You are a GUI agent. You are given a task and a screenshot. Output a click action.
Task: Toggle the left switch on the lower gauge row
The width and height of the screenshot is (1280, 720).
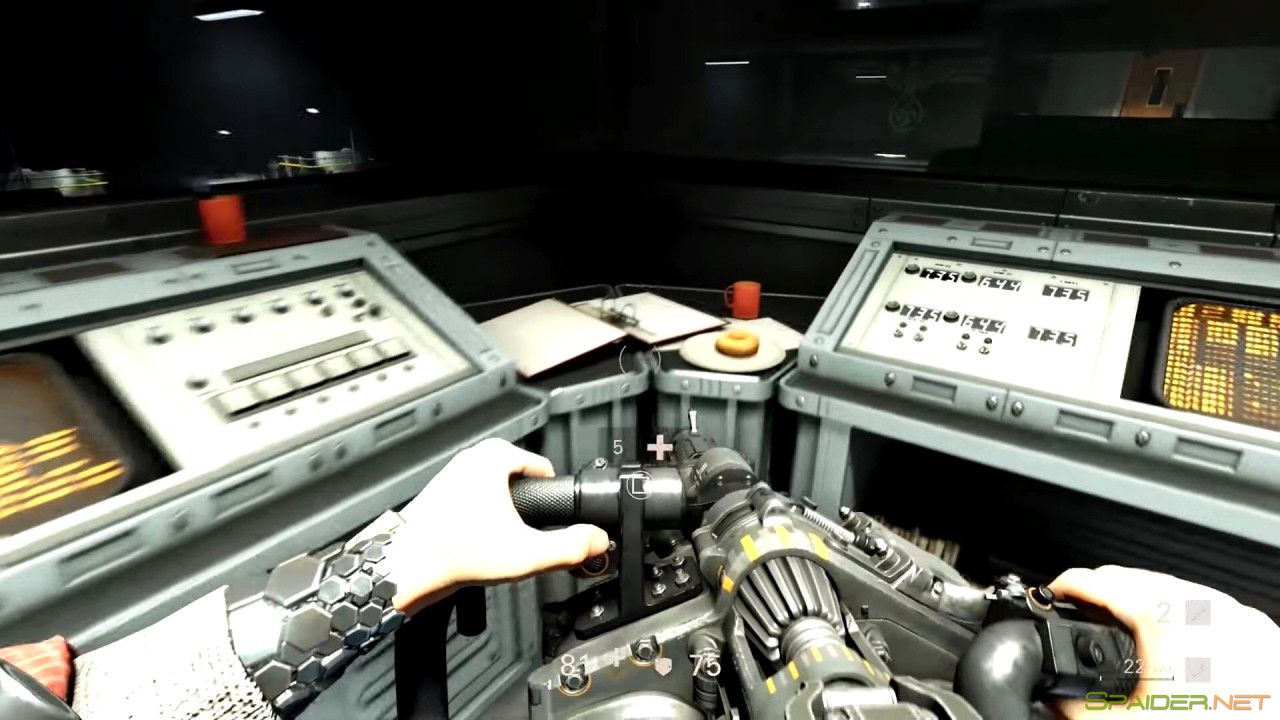coord(900,330)
